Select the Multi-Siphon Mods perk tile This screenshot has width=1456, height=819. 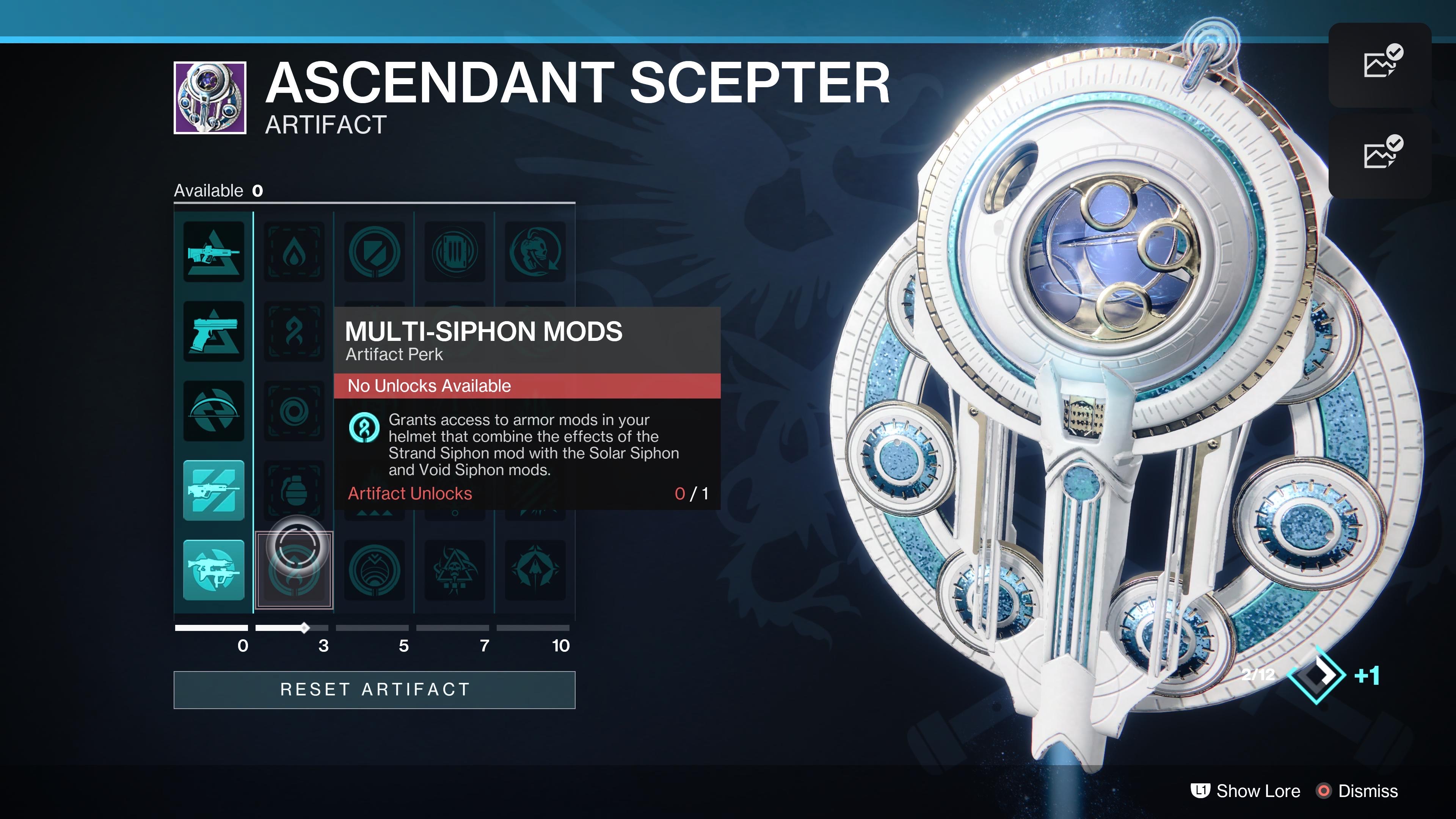coord(294,332)
